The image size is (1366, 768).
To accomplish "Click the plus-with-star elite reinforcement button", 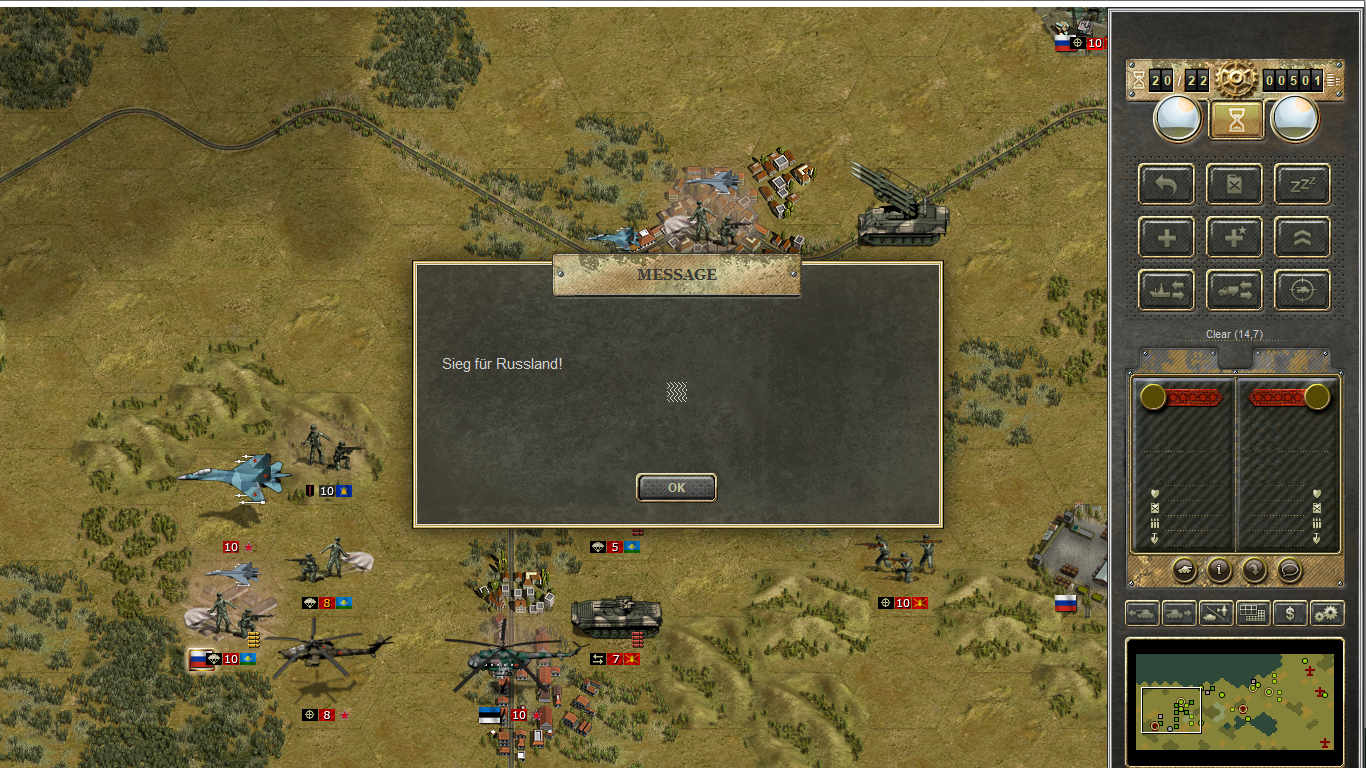I will 1234,237.
